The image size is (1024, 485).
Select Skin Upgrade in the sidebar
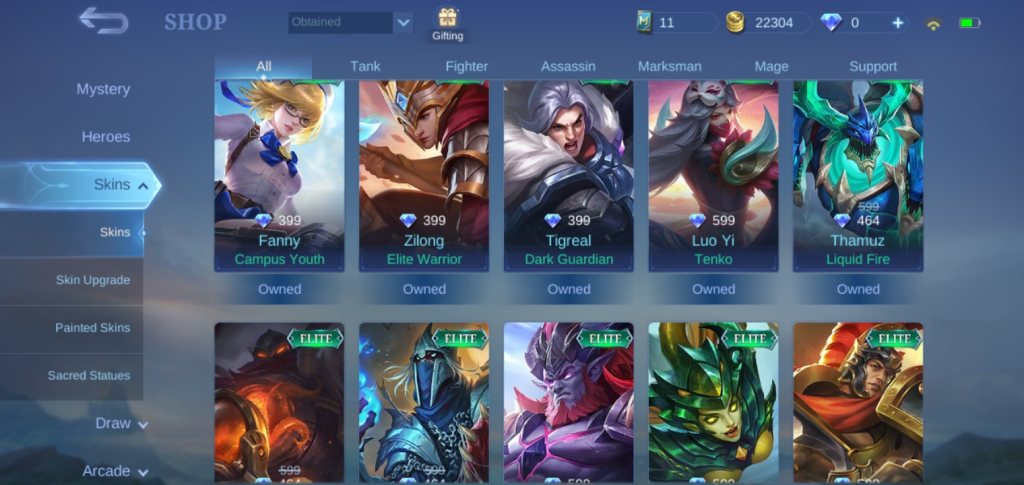tap(92, 280)
